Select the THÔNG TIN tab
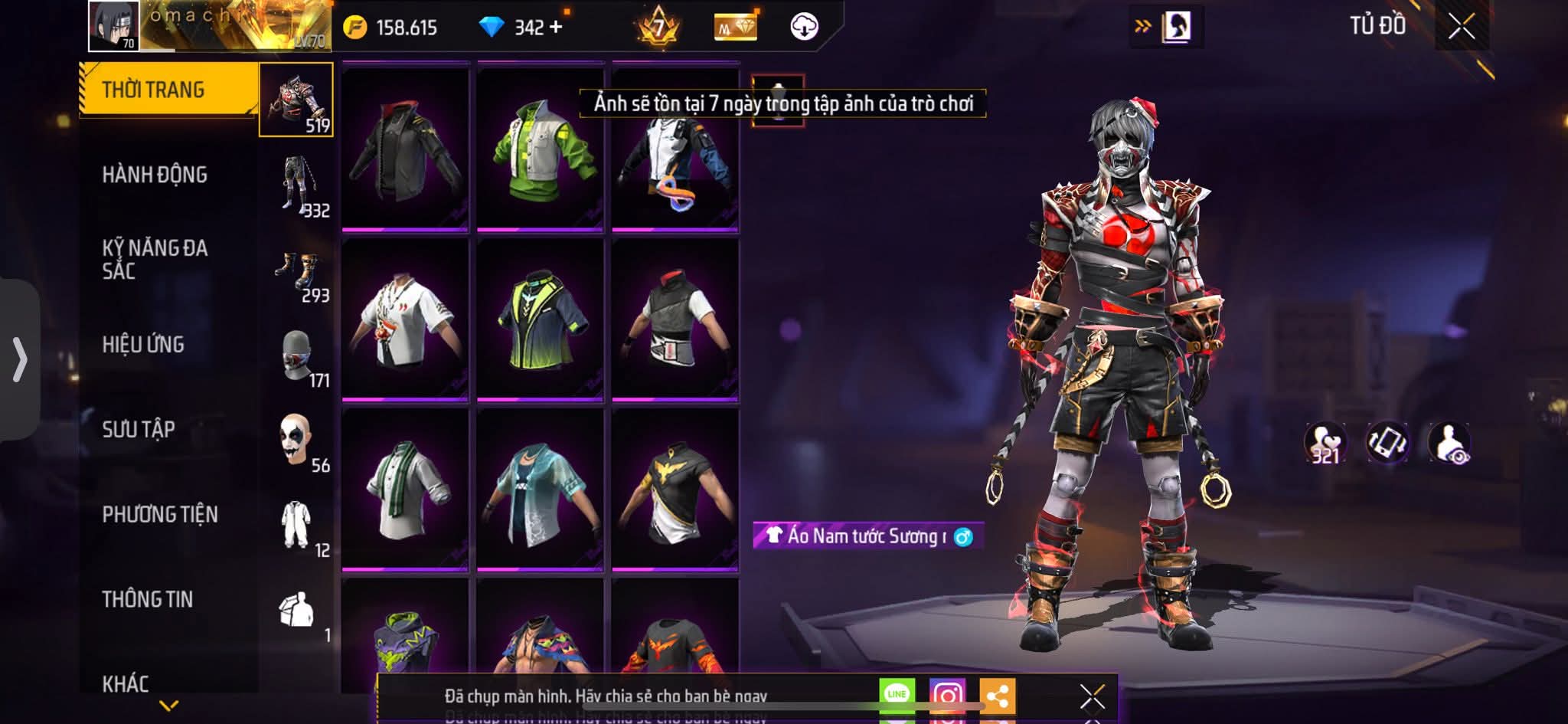 148,599
